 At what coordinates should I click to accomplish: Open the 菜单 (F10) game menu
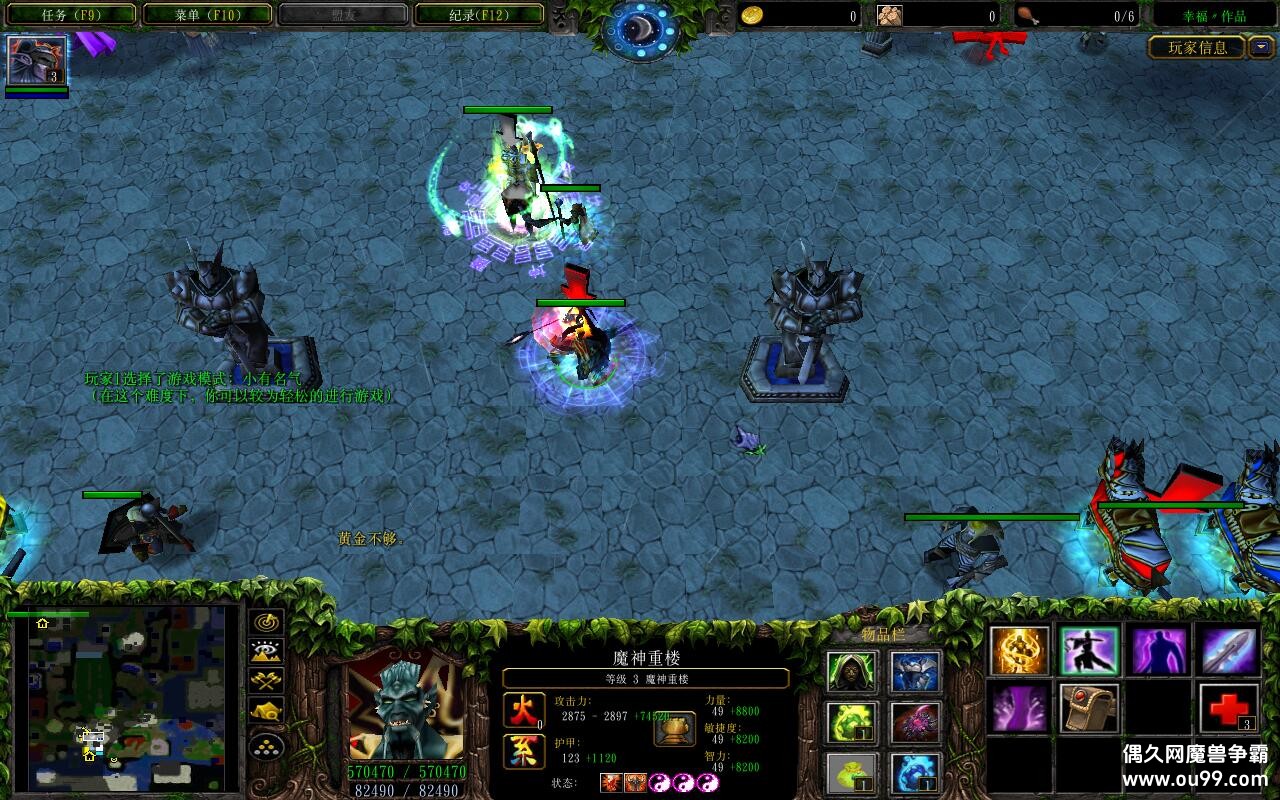coord(207,15)
